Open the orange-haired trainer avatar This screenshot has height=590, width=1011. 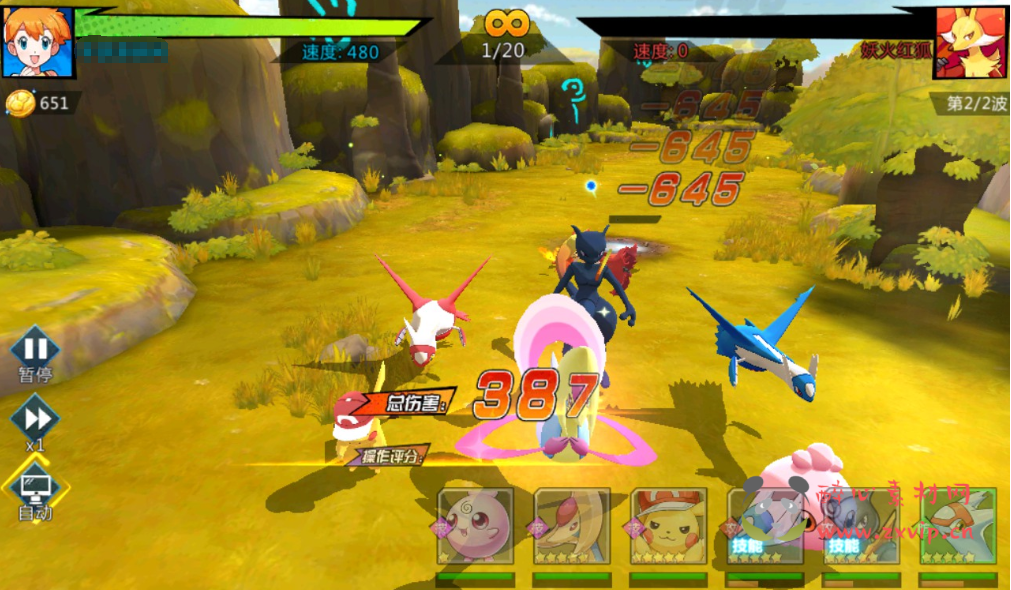pos(38,42)
